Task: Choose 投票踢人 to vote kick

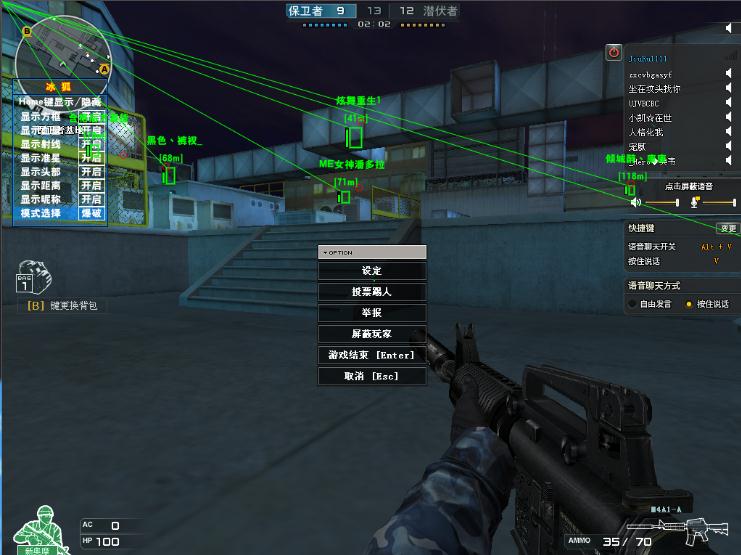Action: [x=372, y=292]
